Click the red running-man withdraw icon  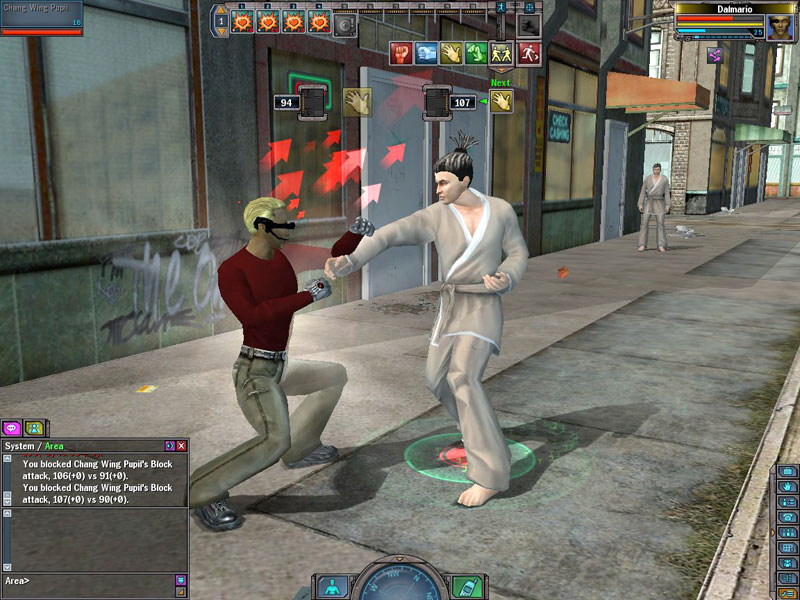[x=530, y=53]
